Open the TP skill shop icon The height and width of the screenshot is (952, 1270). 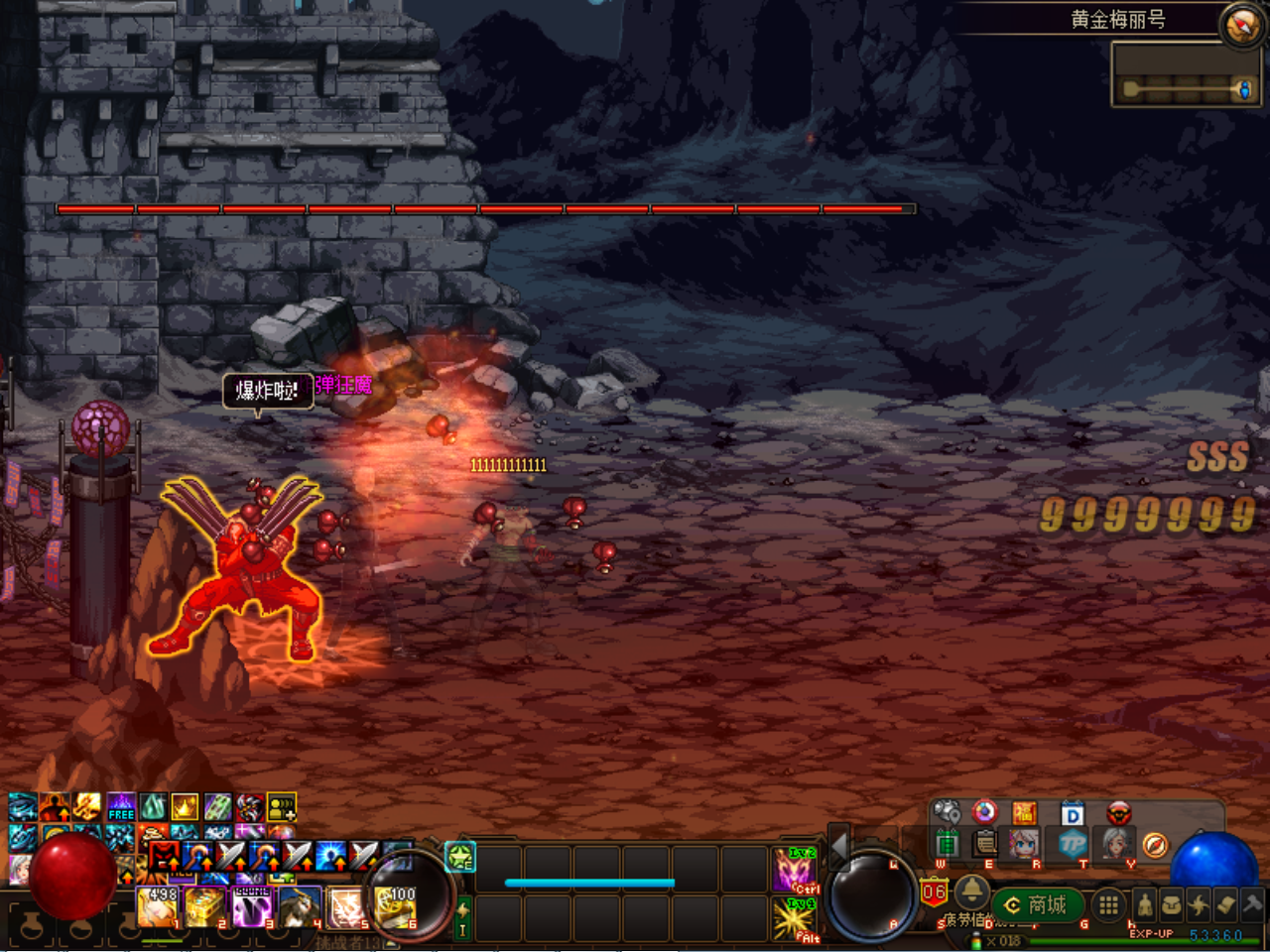click(x=1075, y=845)
